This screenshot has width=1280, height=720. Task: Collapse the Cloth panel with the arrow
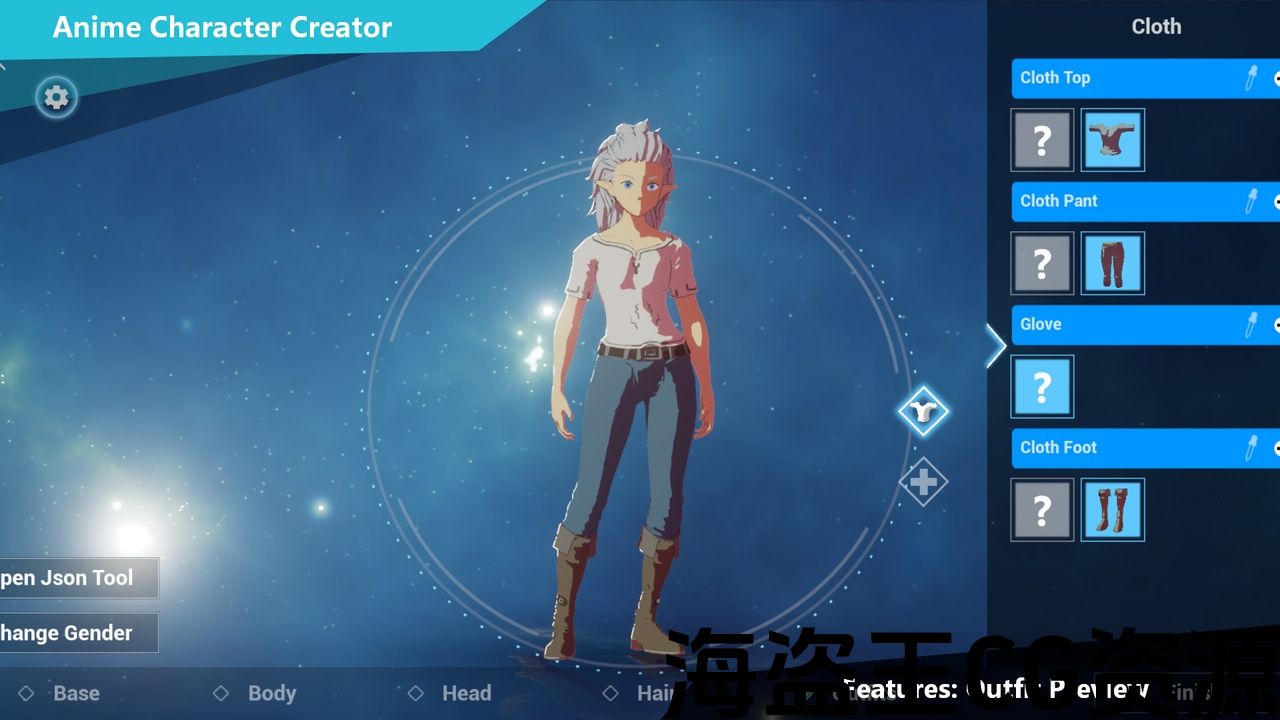996,346
